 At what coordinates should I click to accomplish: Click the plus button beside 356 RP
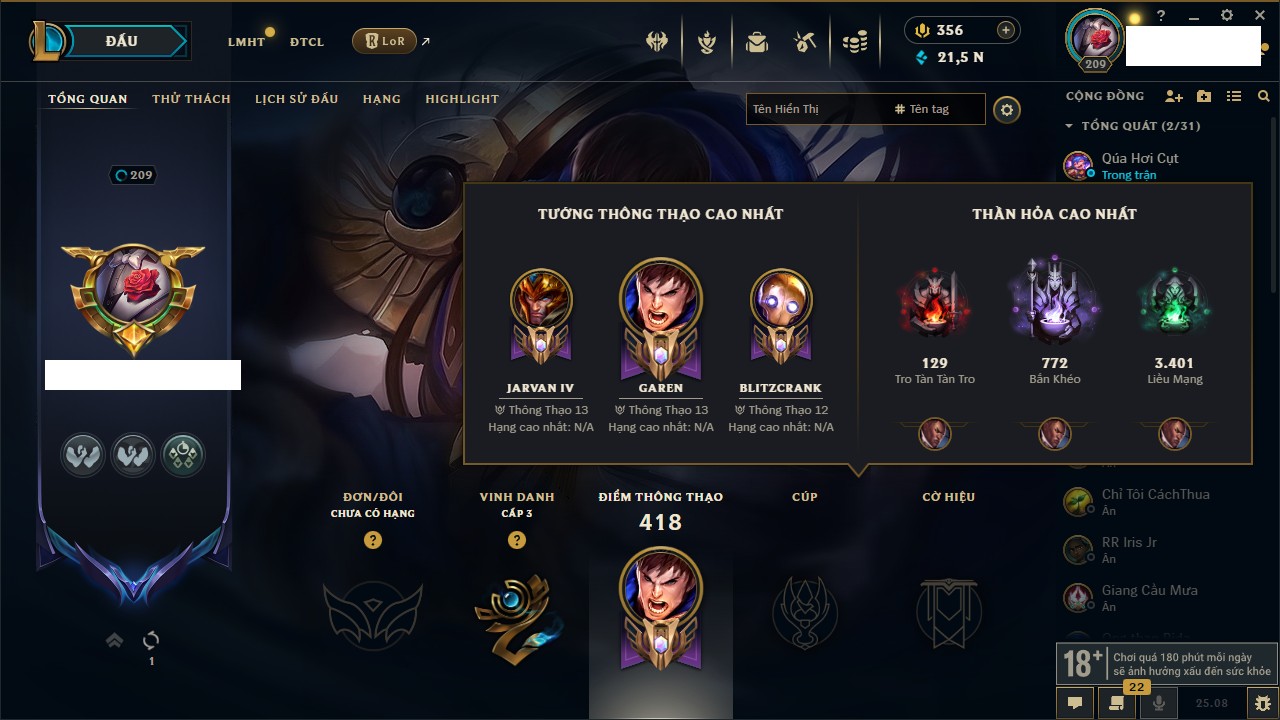[x=1006, y=30]
